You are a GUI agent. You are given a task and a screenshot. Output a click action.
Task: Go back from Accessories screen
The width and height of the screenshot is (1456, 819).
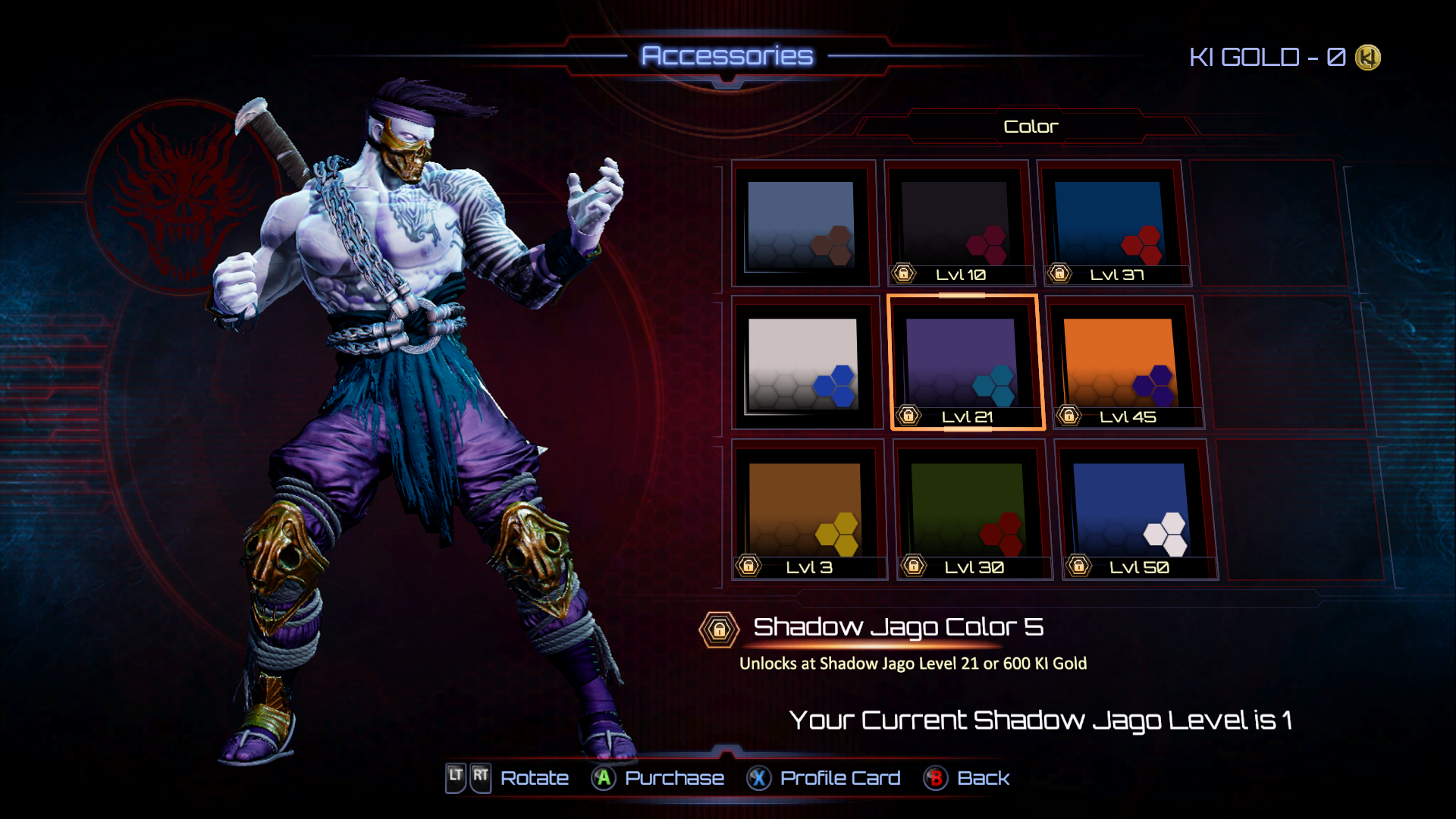click(967, 778)
